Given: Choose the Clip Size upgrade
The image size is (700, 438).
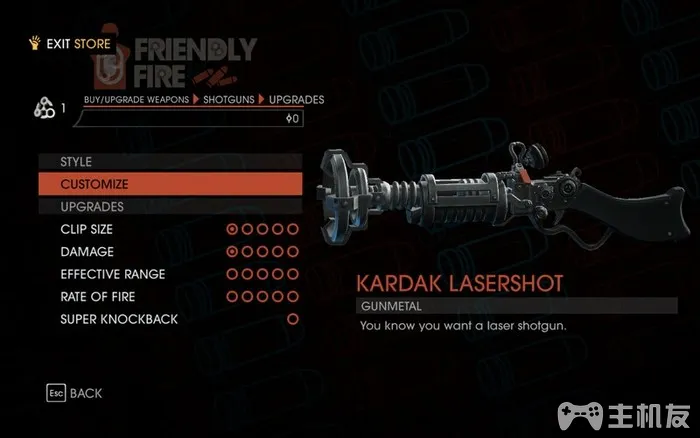Looking at the screenshot, I should coord(86,229).
